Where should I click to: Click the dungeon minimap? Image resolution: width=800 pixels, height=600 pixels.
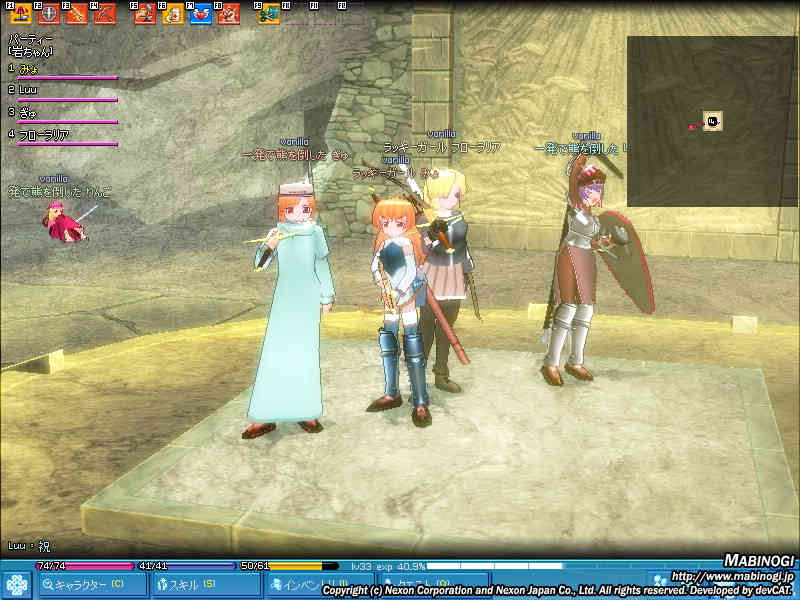[711, 121]
